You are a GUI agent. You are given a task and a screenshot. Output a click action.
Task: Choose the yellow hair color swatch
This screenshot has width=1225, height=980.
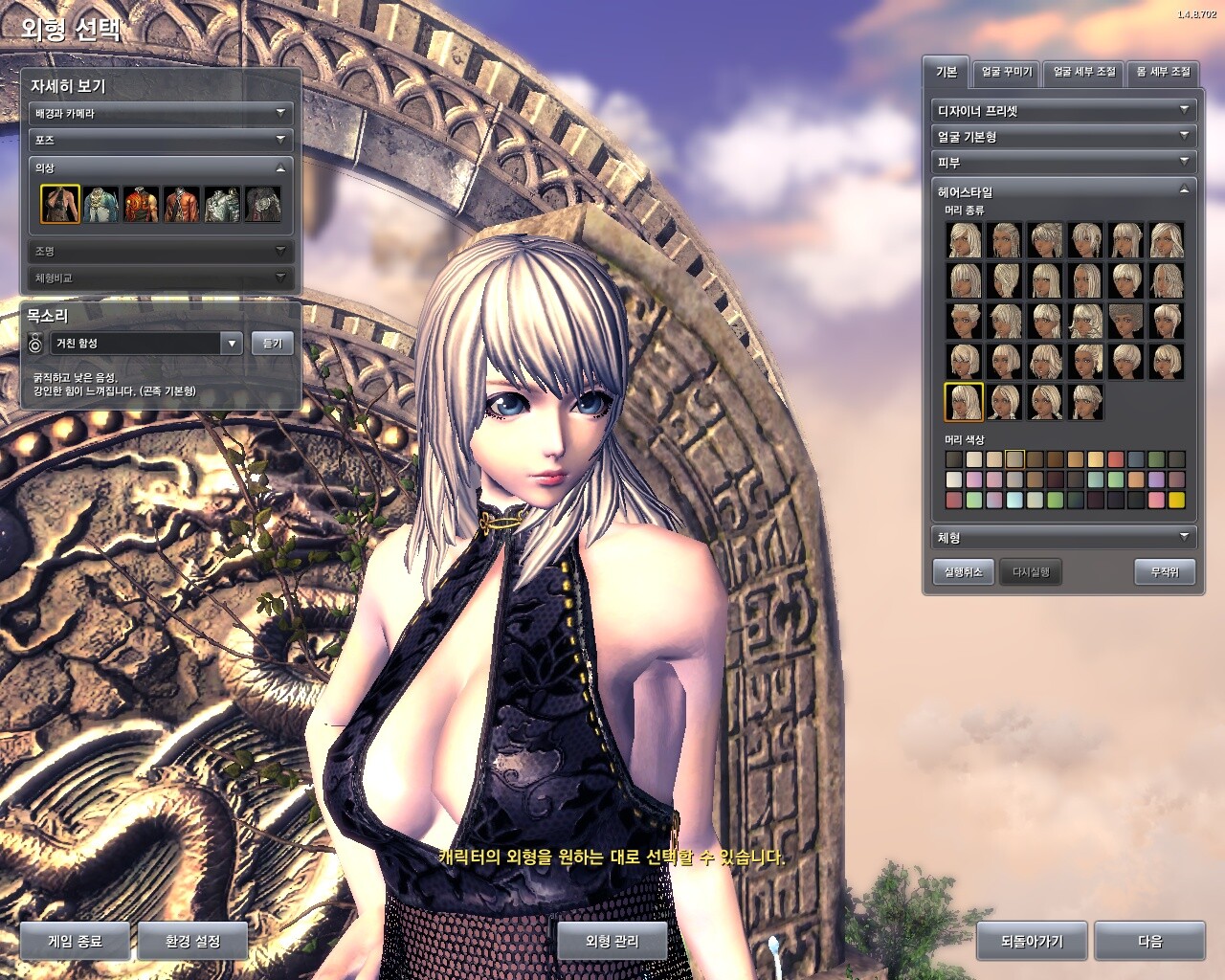pos(1176,500)
